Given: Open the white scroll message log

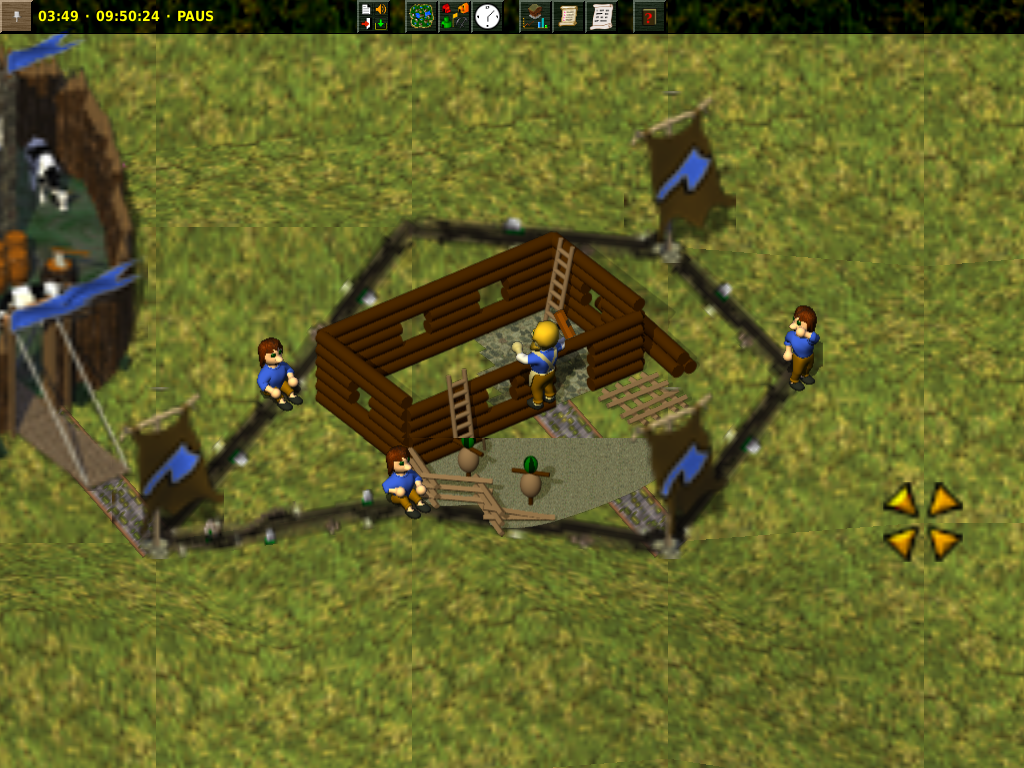Looking at the screenshot, I should [601, 16].
